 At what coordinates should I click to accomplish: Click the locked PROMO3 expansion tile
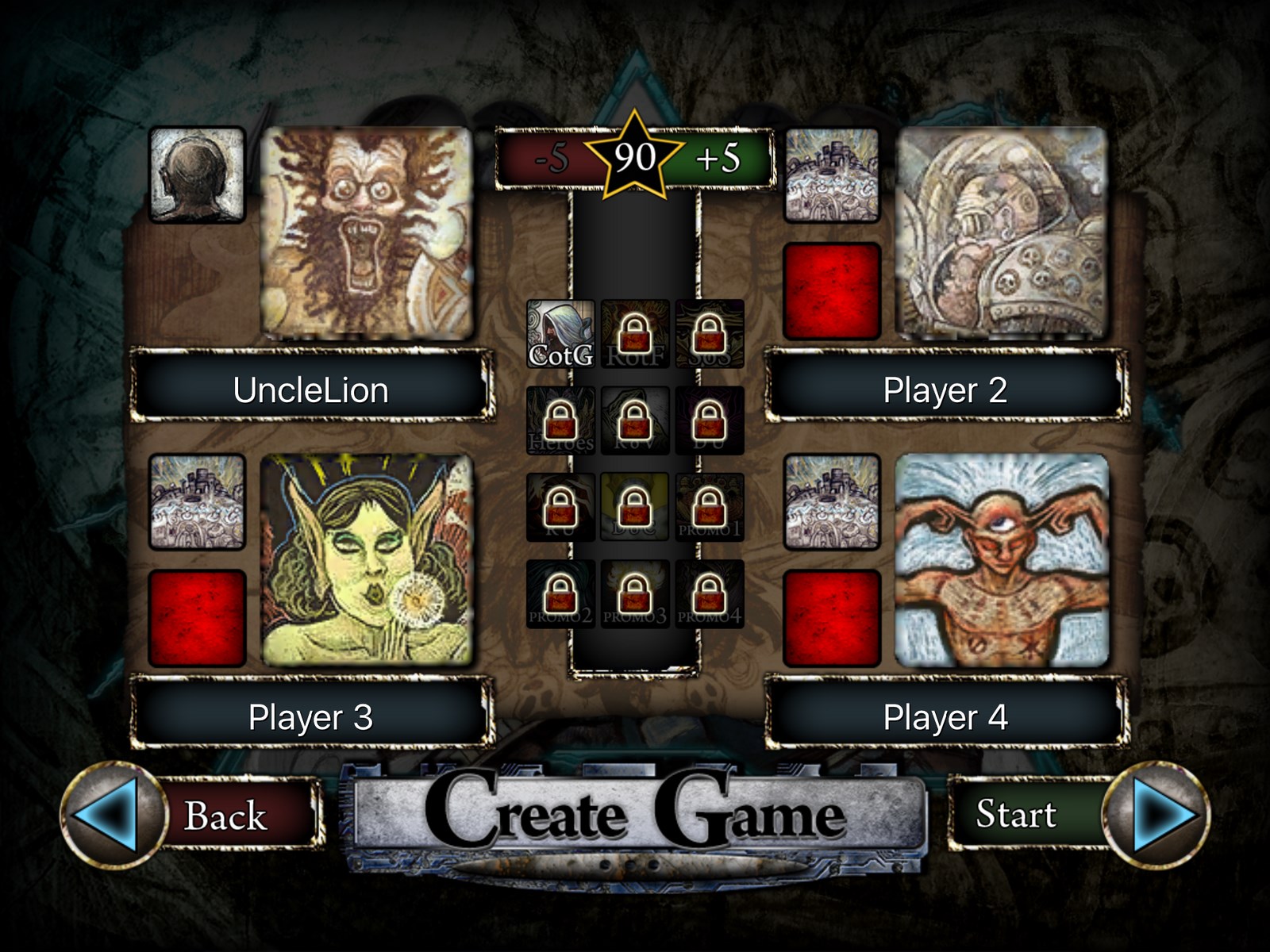click(634, 594)
